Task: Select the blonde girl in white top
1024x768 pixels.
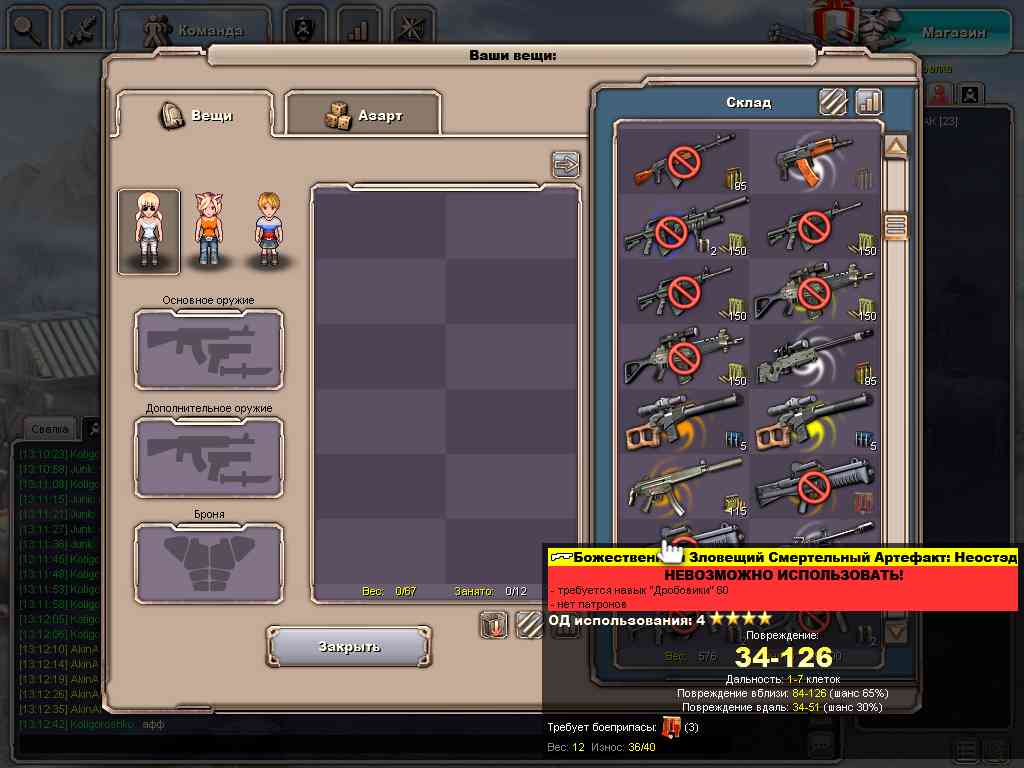Action: point(149,231)
